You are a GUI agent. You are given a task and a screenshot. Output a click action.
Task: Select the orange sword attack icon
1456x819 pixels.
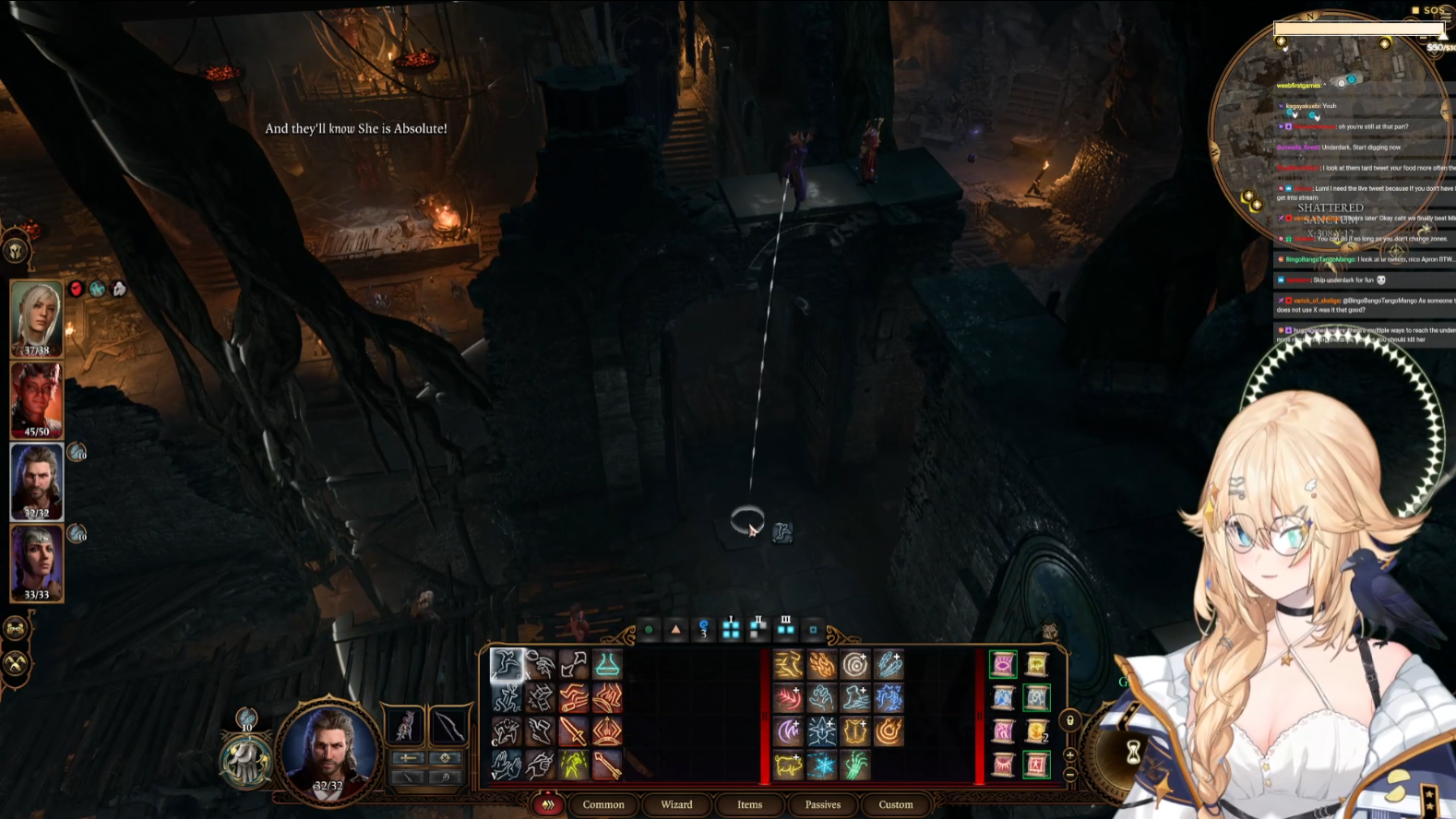573,731
